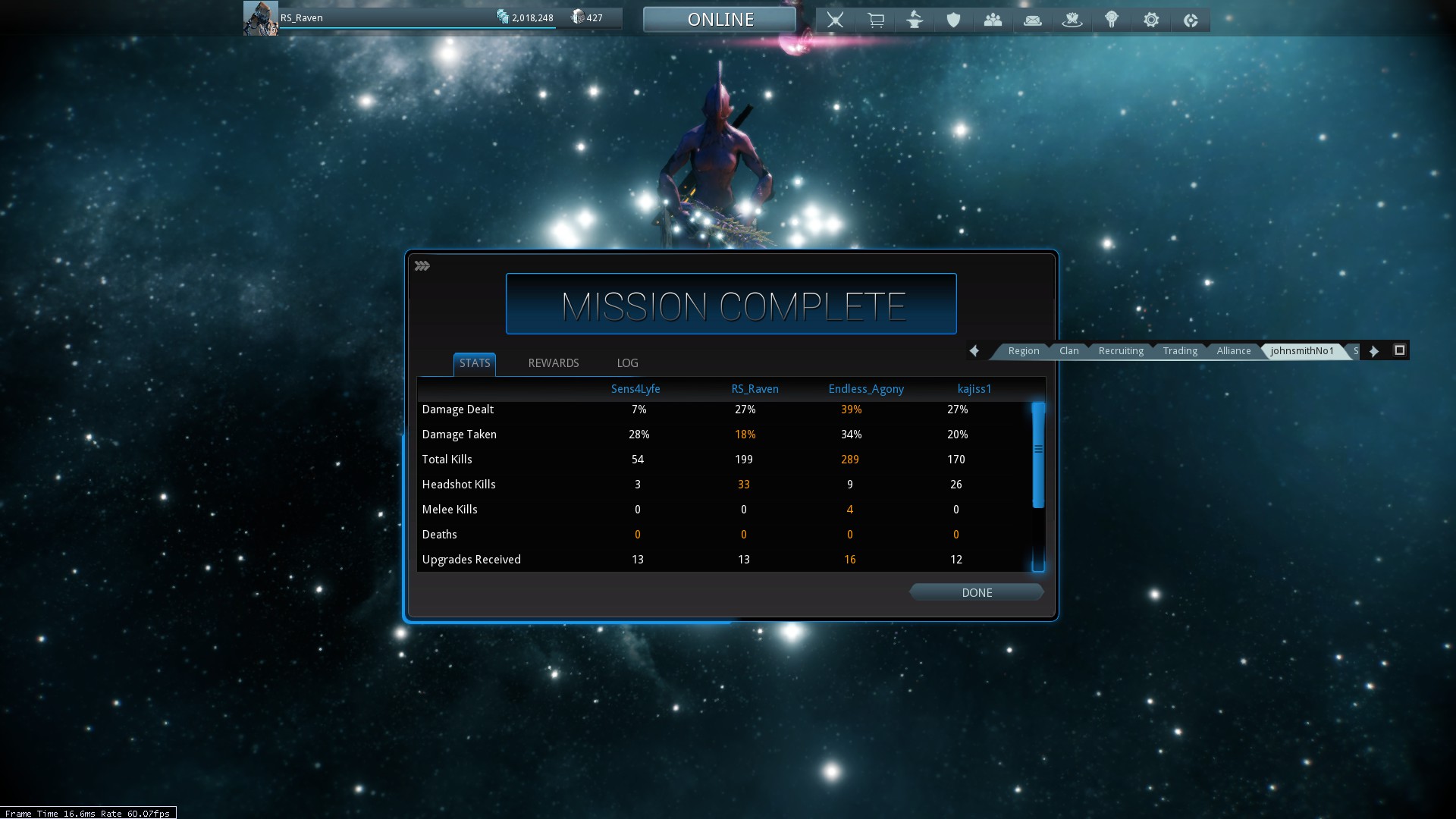1456x819 pixels.
Task: Open the shopping cart market
Action: [x=875, y=20]
